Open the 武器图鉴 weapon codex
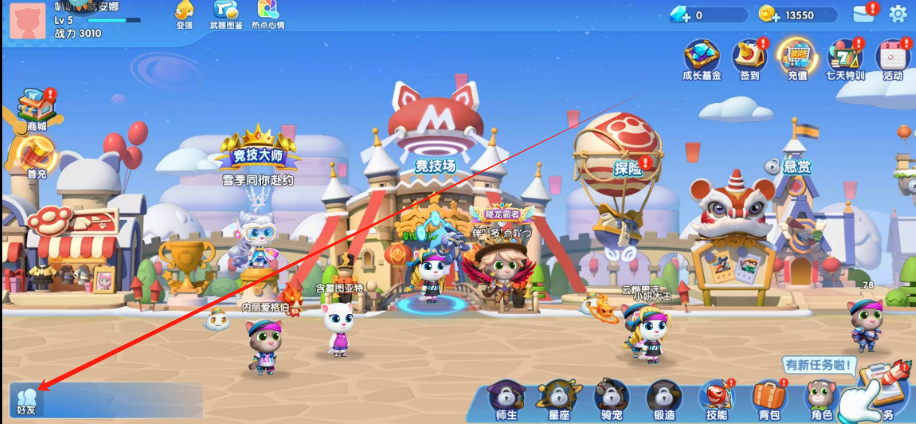The image size is (916, 424). click(225, 14)
